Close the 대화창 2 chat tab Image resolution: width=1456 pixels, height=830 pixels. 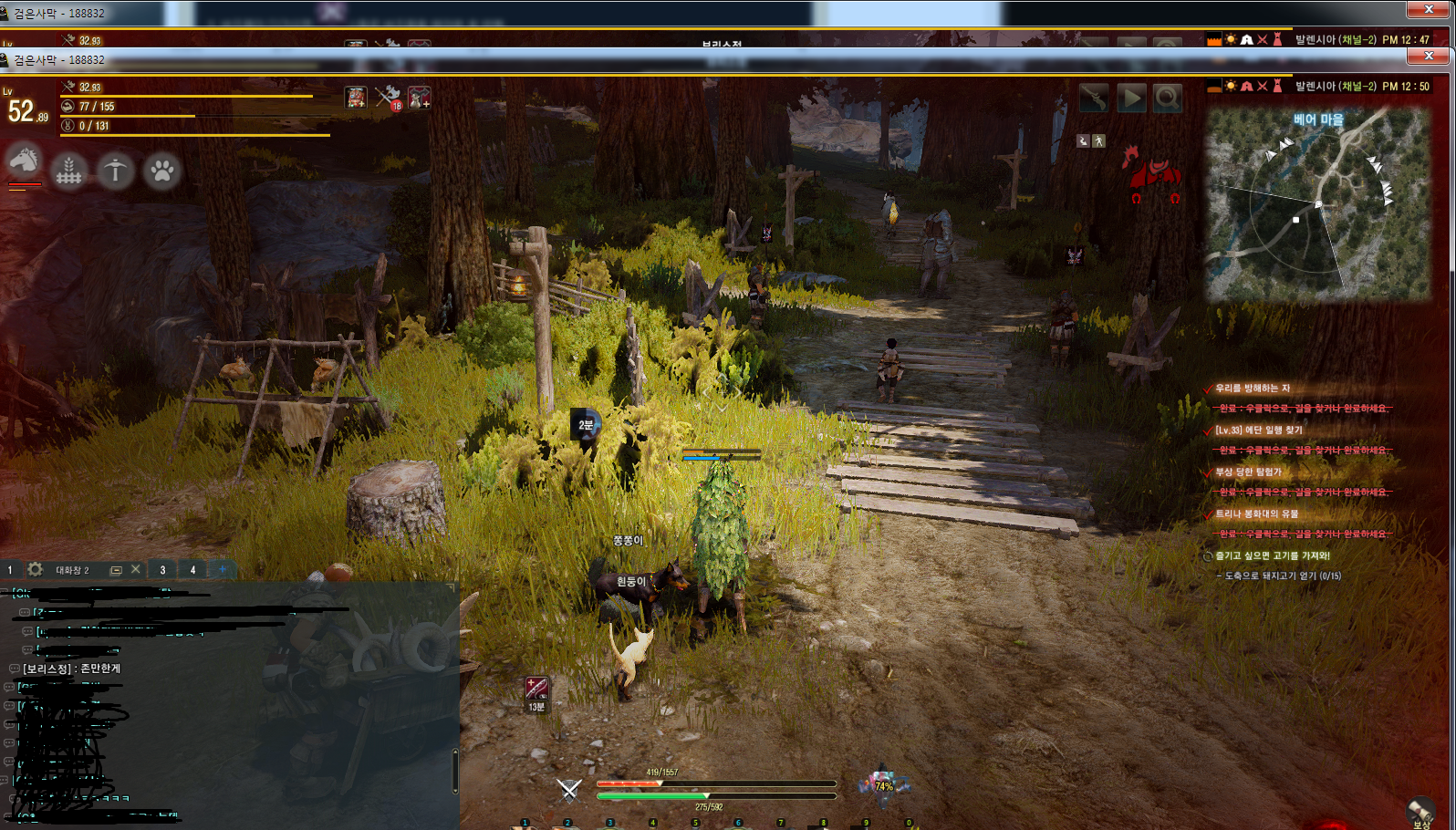136,570
